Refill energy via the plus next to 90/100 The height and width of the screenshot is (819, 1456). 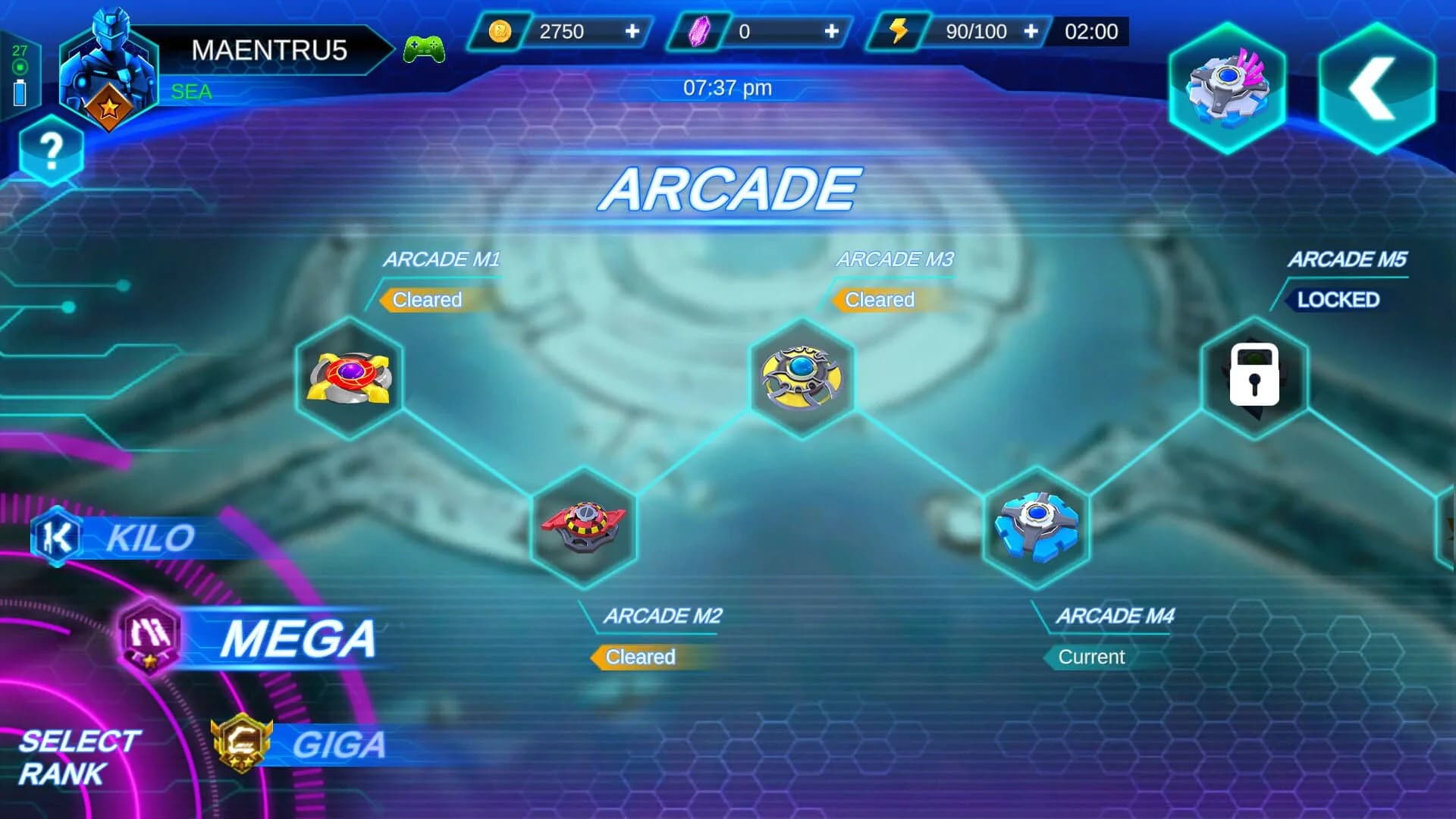coord(1031,30)
